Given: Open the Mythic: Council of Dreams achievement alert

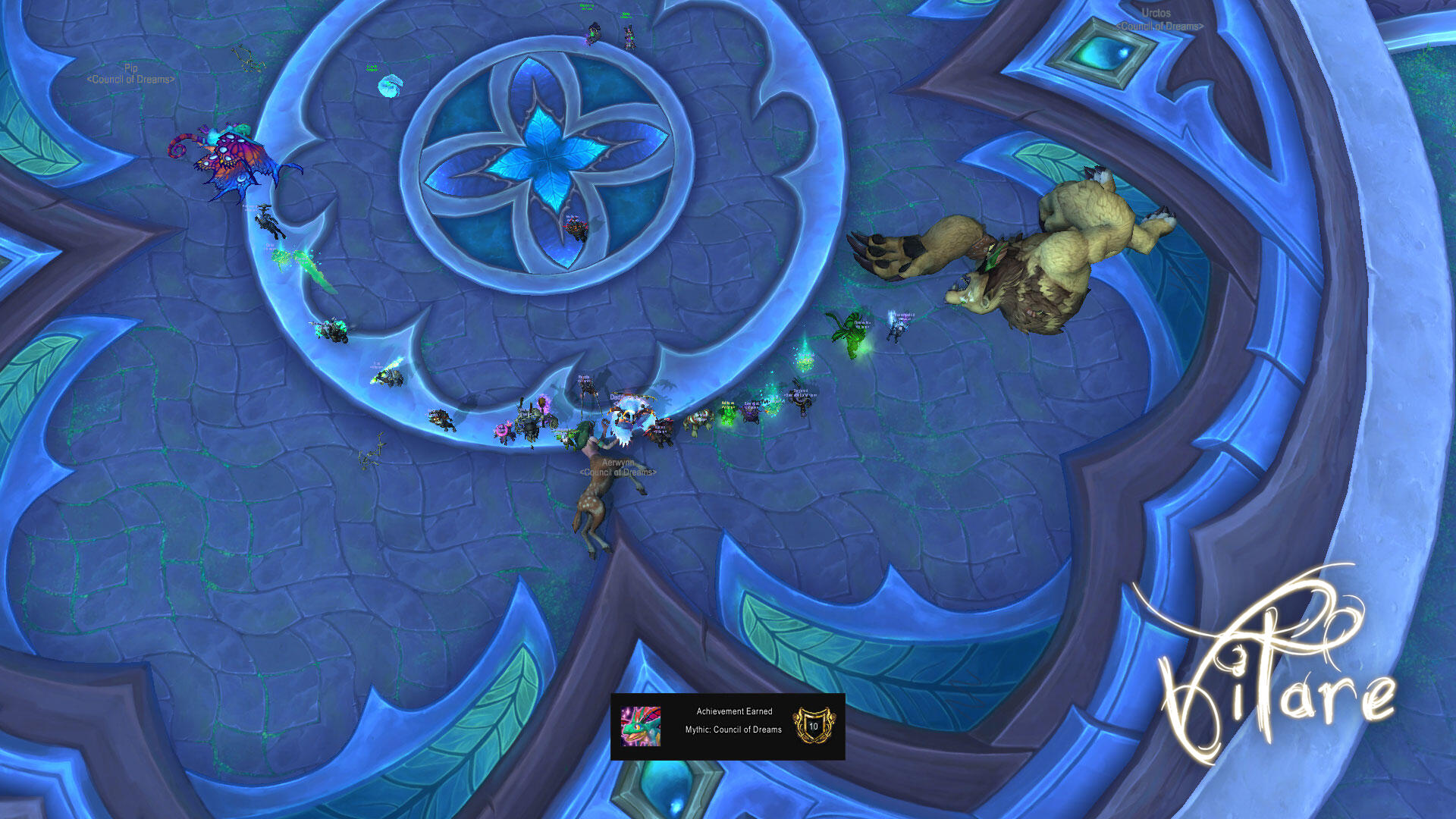Looking at the screenshot, I should click(727, 726).
